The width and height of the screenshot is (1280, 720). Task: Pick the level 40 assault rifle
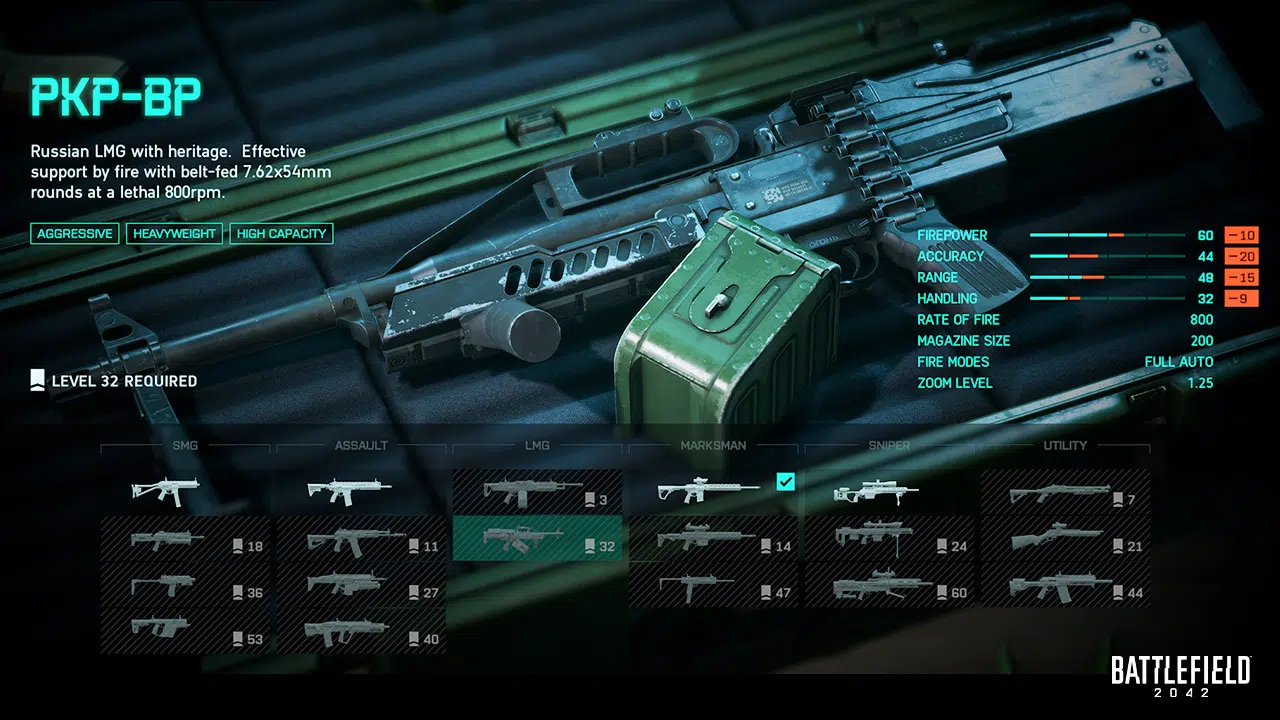tap(361, 632)
